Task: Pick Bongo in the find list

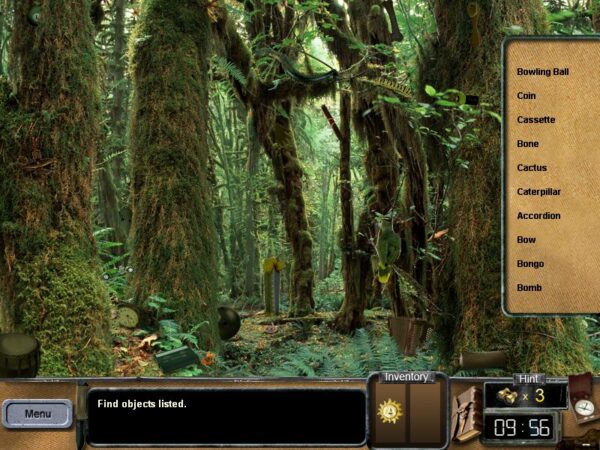Action: coord(529,264)
